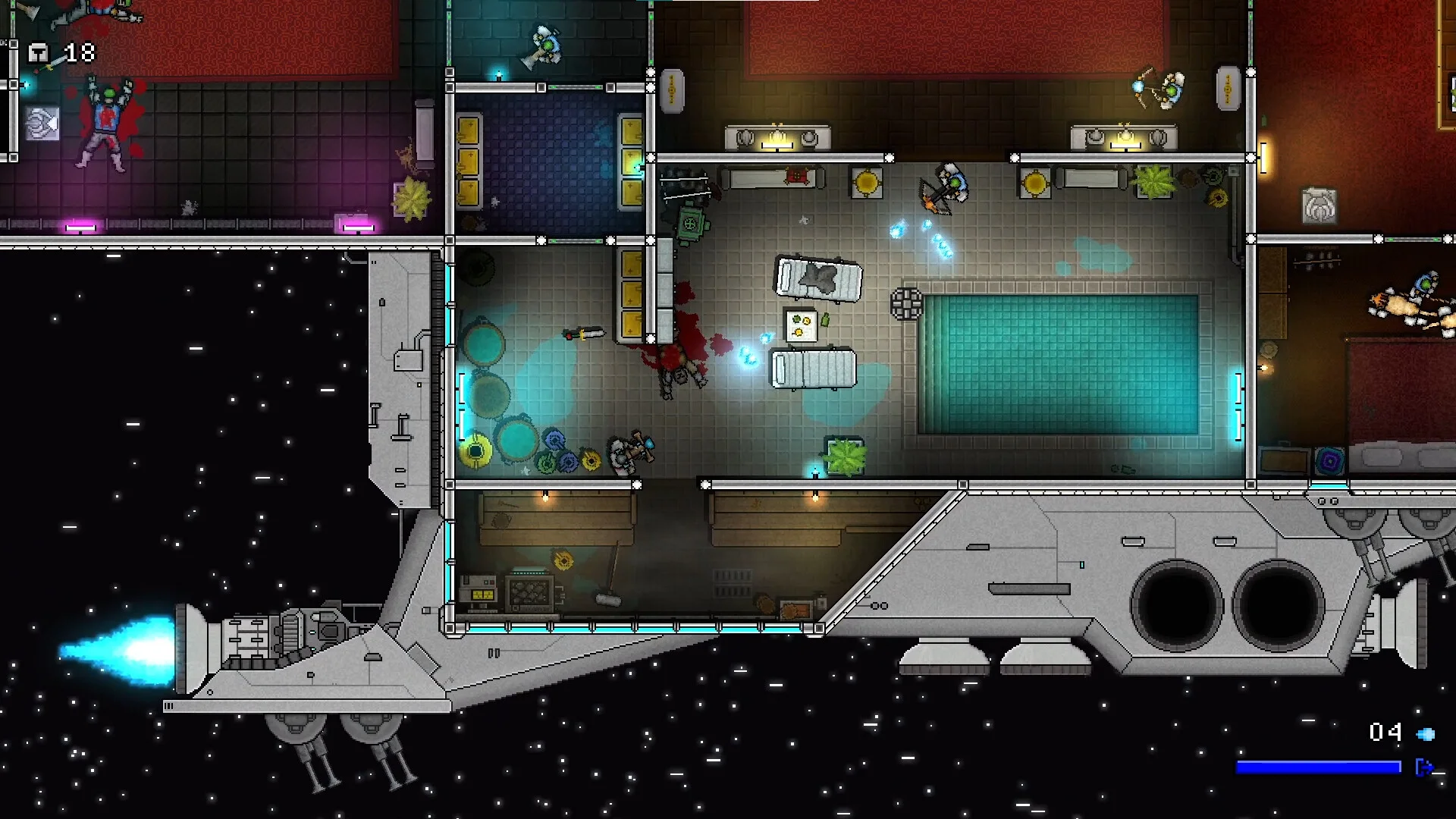Image resolution: width=1456 pixels, height=819 pixels.
Task: Click the exit door icon beside blue bar
Action: (x=1423, y=767)
